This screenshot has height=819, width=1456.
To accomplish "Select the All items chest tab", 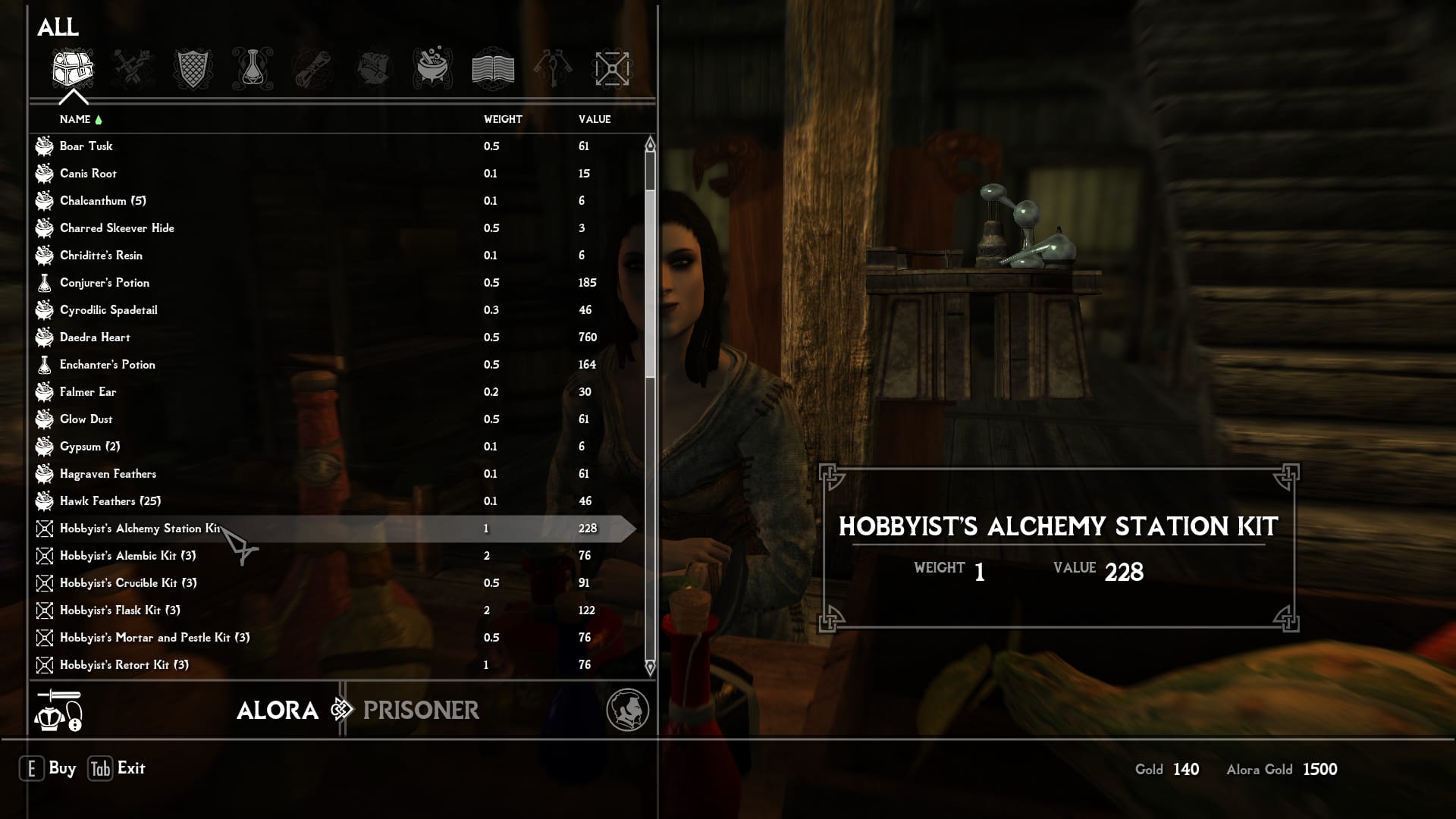I will tap(73, 69).
